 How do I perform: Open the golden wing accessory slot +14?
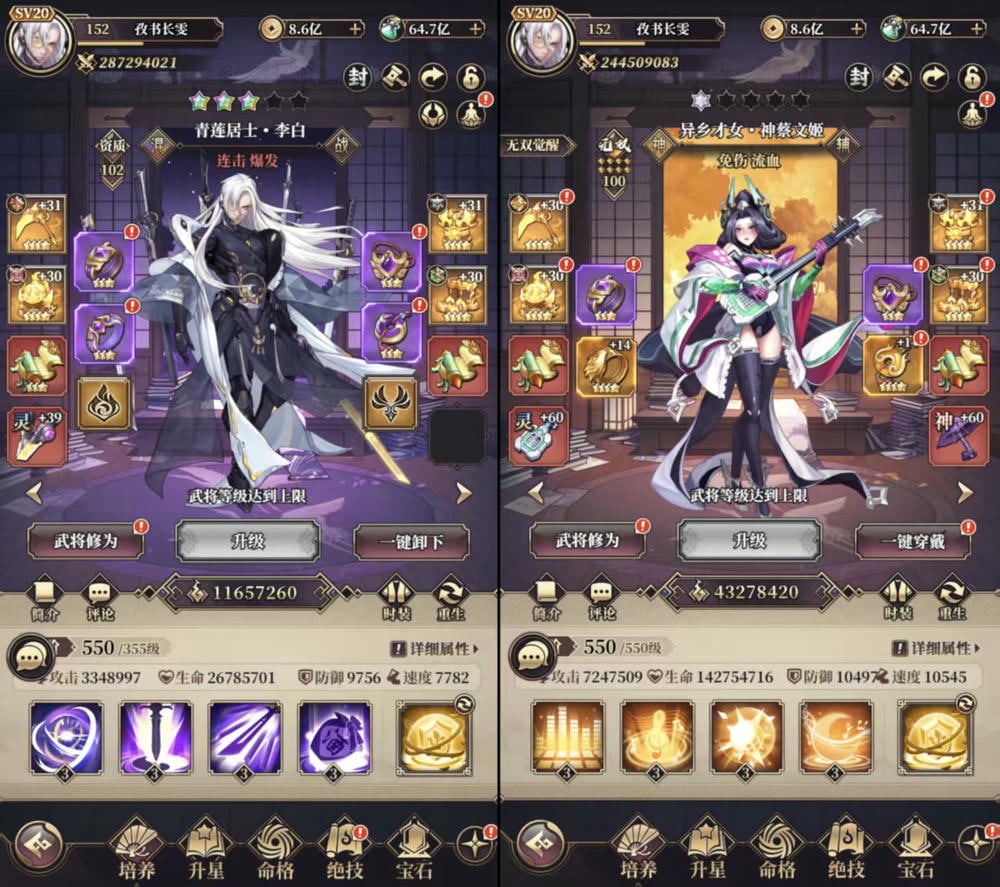click(605, 366)
